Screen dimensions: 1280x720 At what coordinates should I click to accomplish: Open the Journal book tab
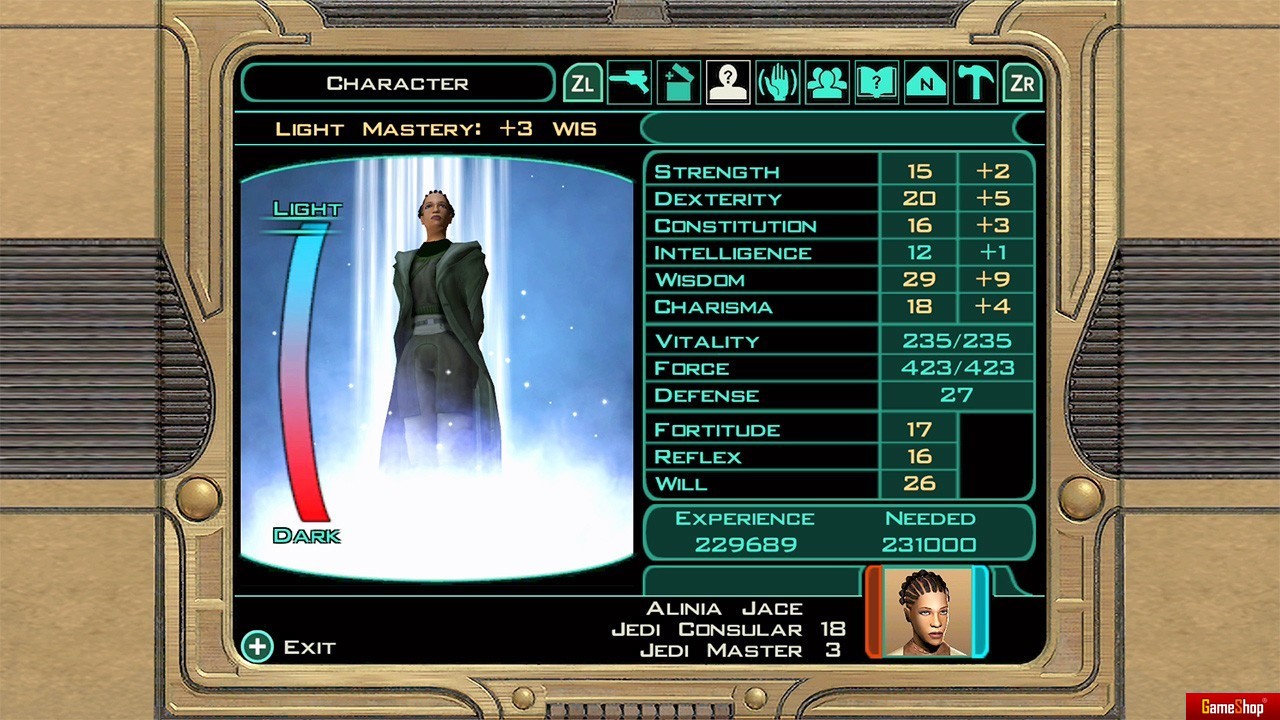(877, 83)
